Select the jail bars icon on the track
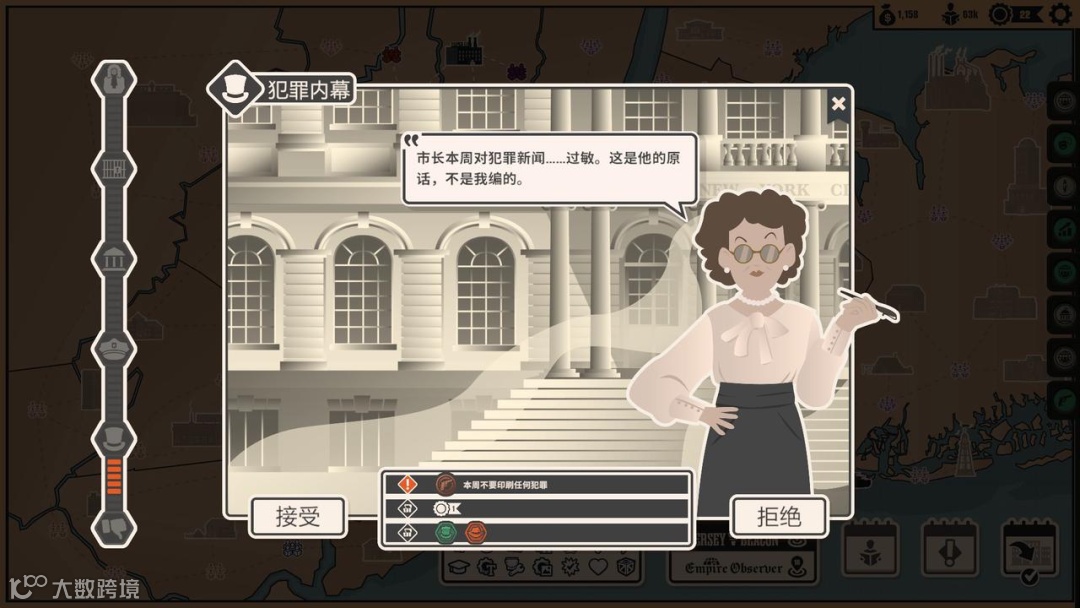Screen dimensions: 1080x608 (113, 168)
